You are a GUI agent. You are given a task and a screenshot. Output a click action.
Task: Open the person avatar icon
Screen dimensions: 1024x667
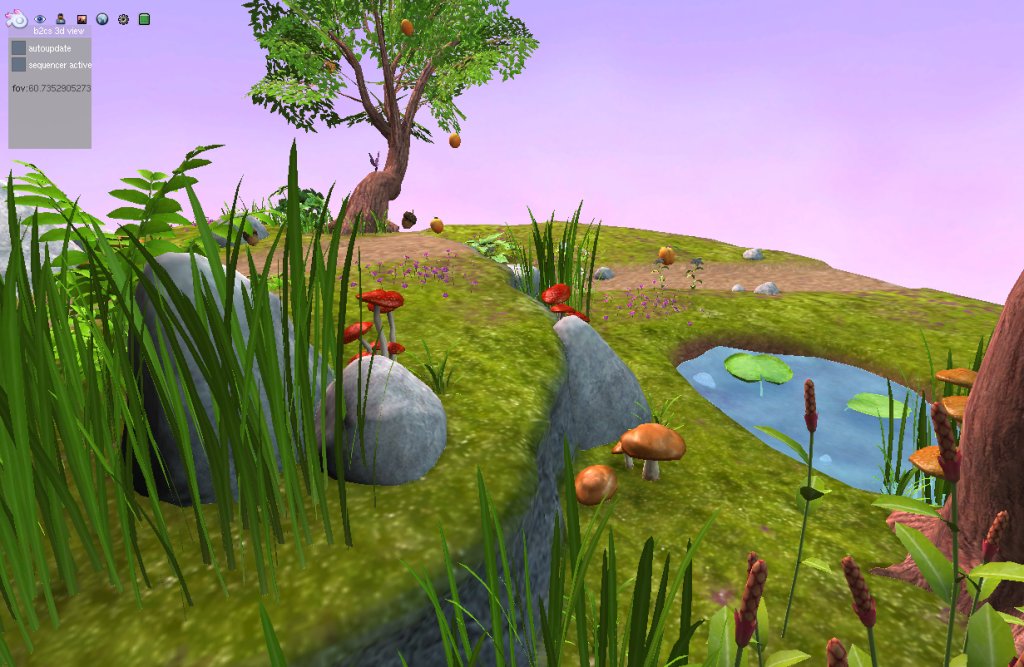click(x=61, y=19)
